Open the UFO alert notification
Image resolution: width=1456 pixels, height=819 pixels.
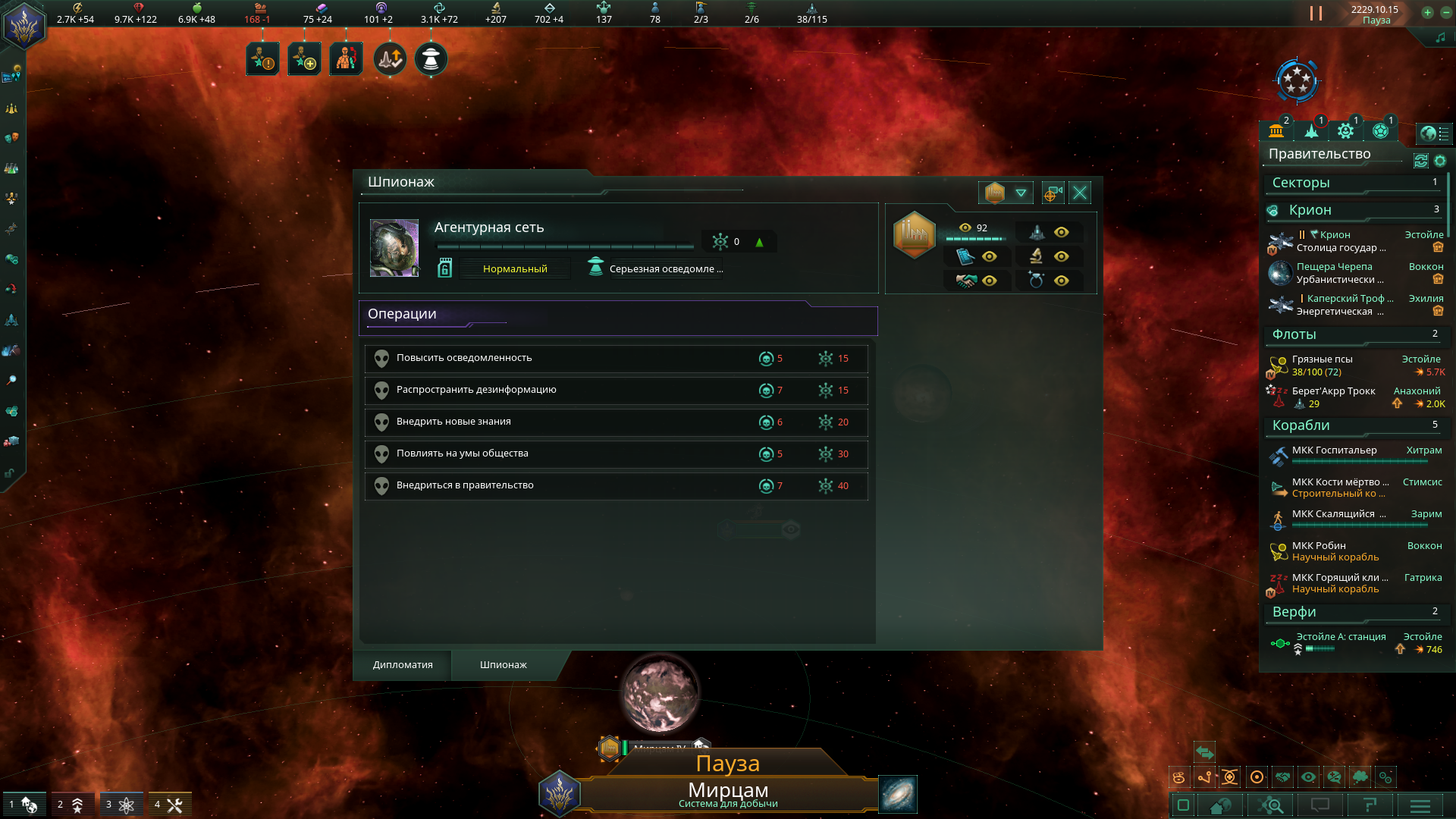point(431,60)
